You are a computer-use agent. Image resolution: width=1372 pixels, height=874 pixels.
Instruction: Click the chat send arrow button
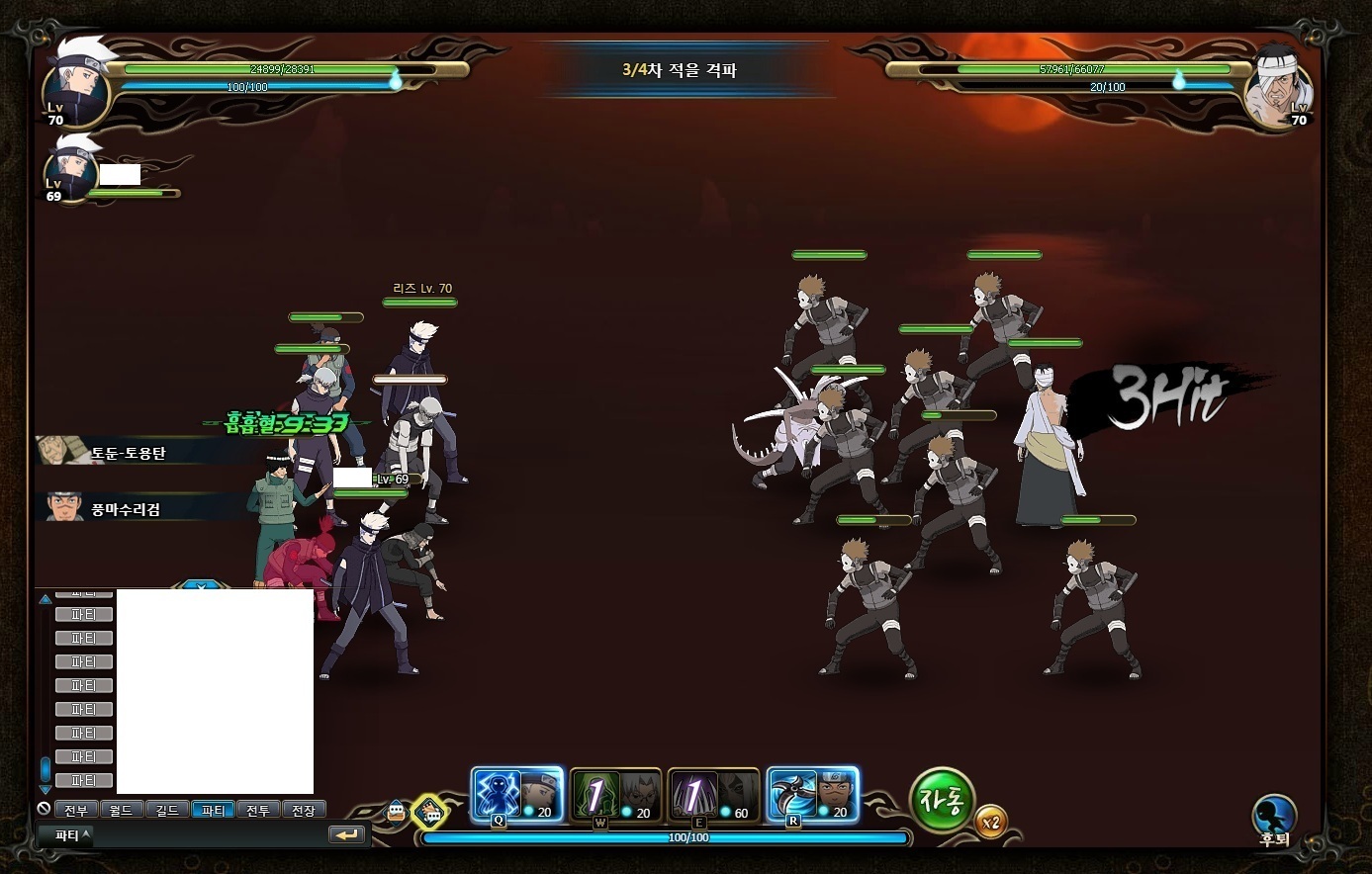coord(346,834)
